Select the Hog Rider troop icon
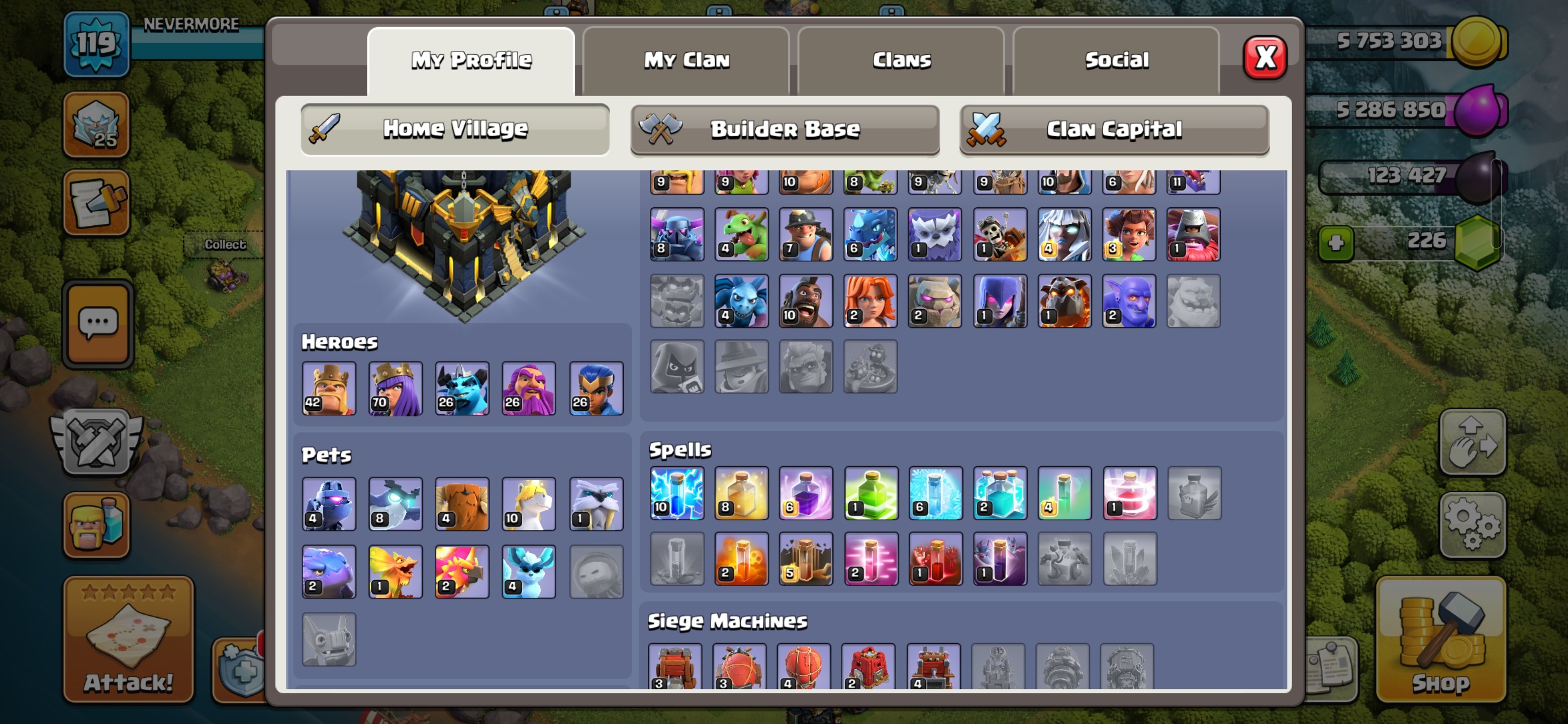Screen dimensions: 1568x724 coord(807,301)
